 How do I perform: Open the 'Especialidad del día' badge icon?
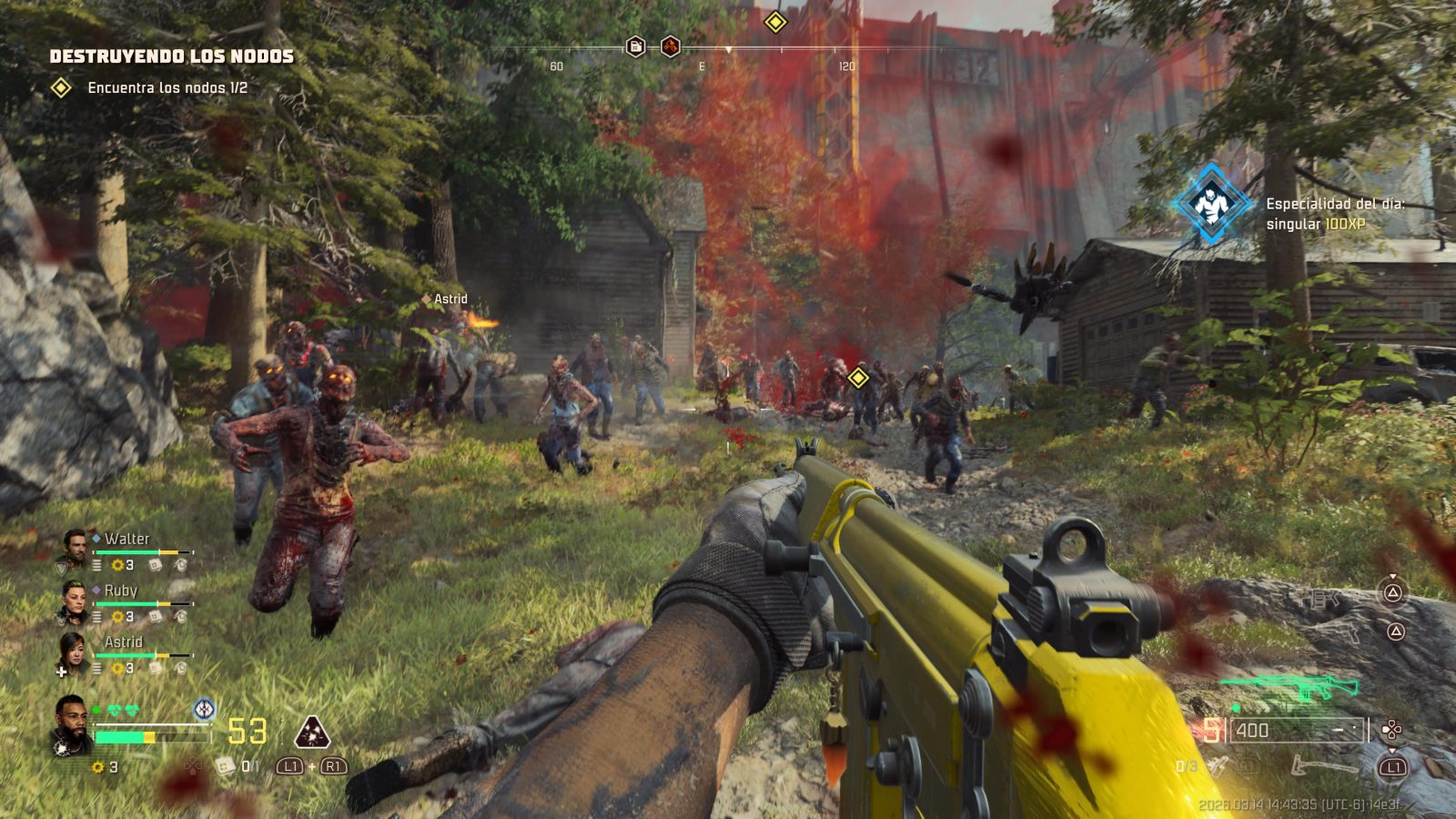(1211, 204)
